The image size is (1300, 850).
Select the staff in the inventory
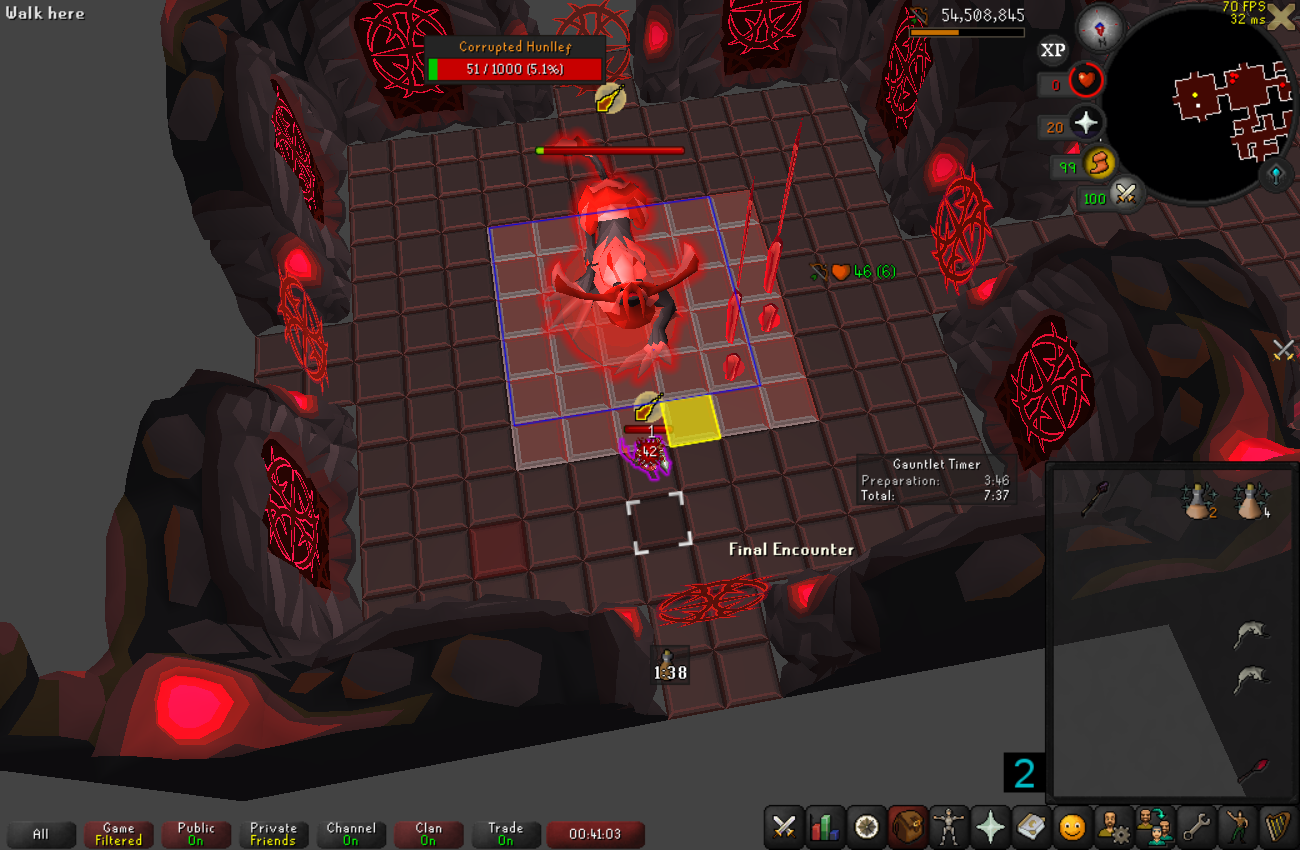click(x=1094, y=498)
